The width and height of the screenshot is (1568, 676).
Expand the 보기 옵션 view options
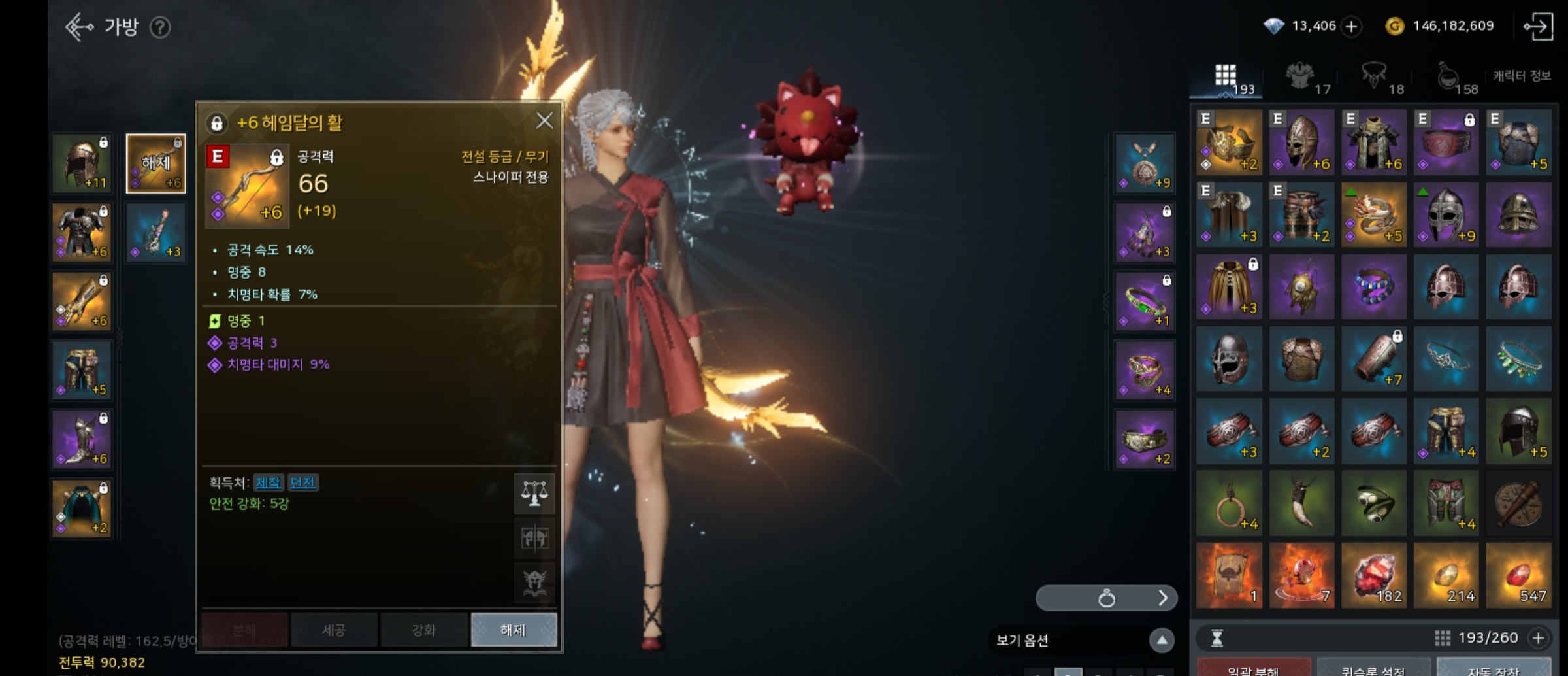[x=1162, y=640]
